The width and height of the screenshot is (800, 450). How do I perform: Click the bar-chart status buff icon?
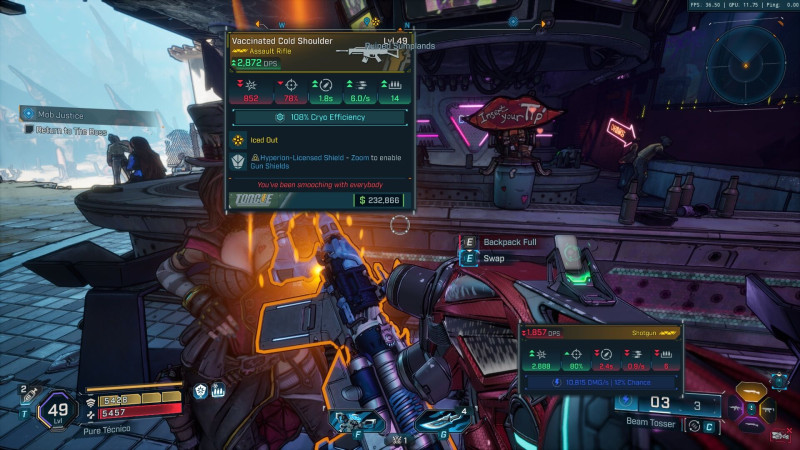pyautogui.click(x=217, y=391)
